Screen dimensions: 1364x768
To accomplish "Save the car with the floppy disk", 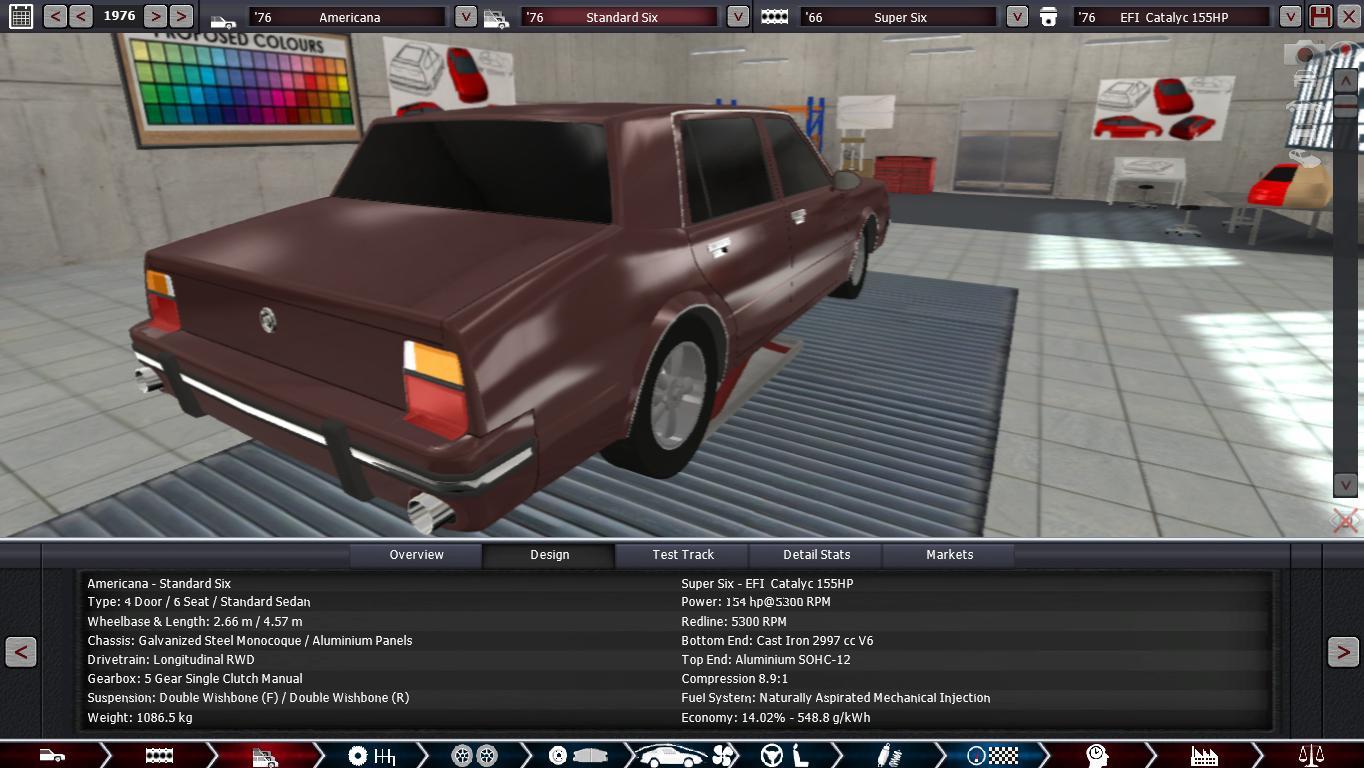I will [1320, 17].
